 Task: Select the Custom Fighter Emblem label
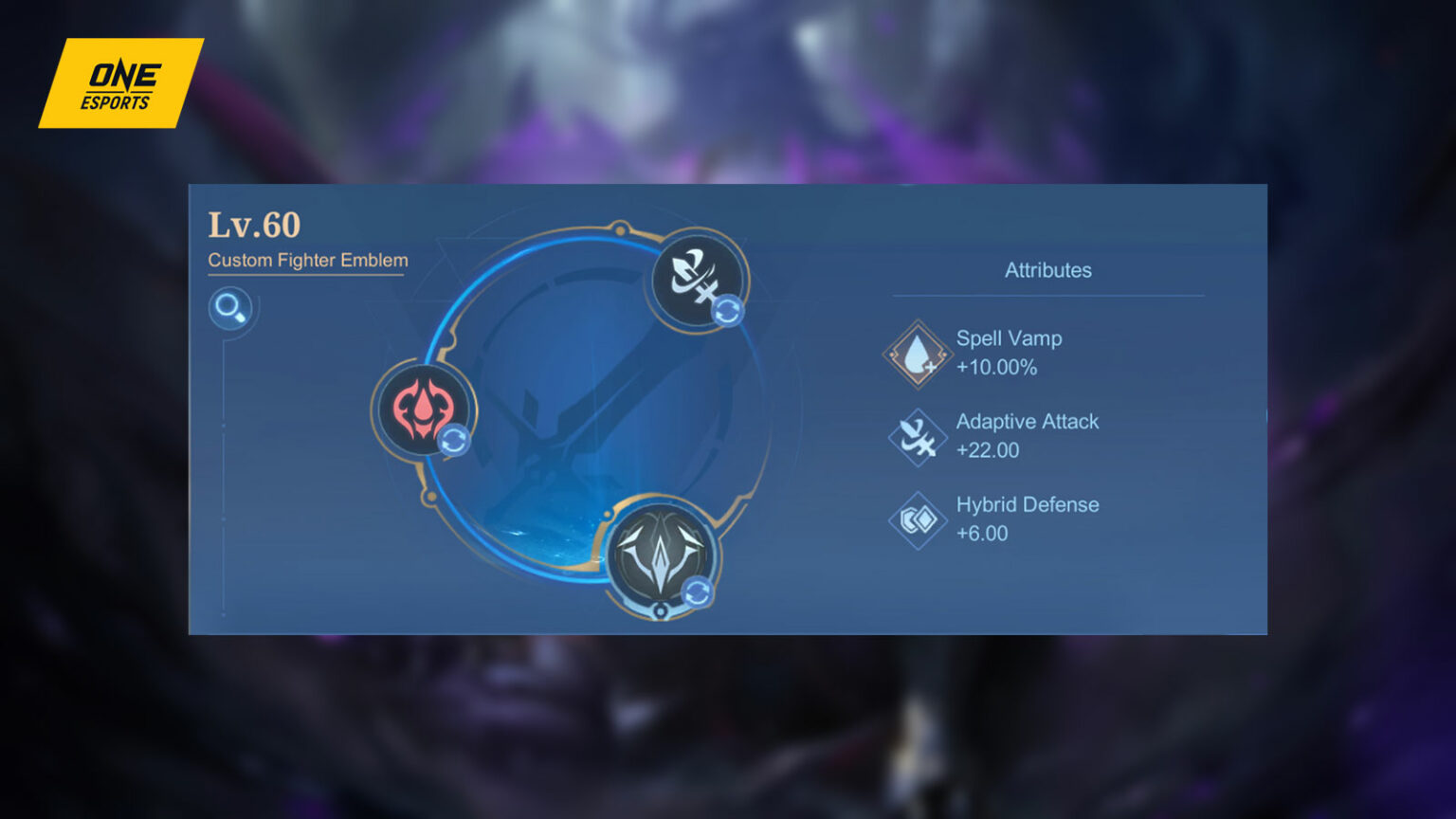point(306,260)
